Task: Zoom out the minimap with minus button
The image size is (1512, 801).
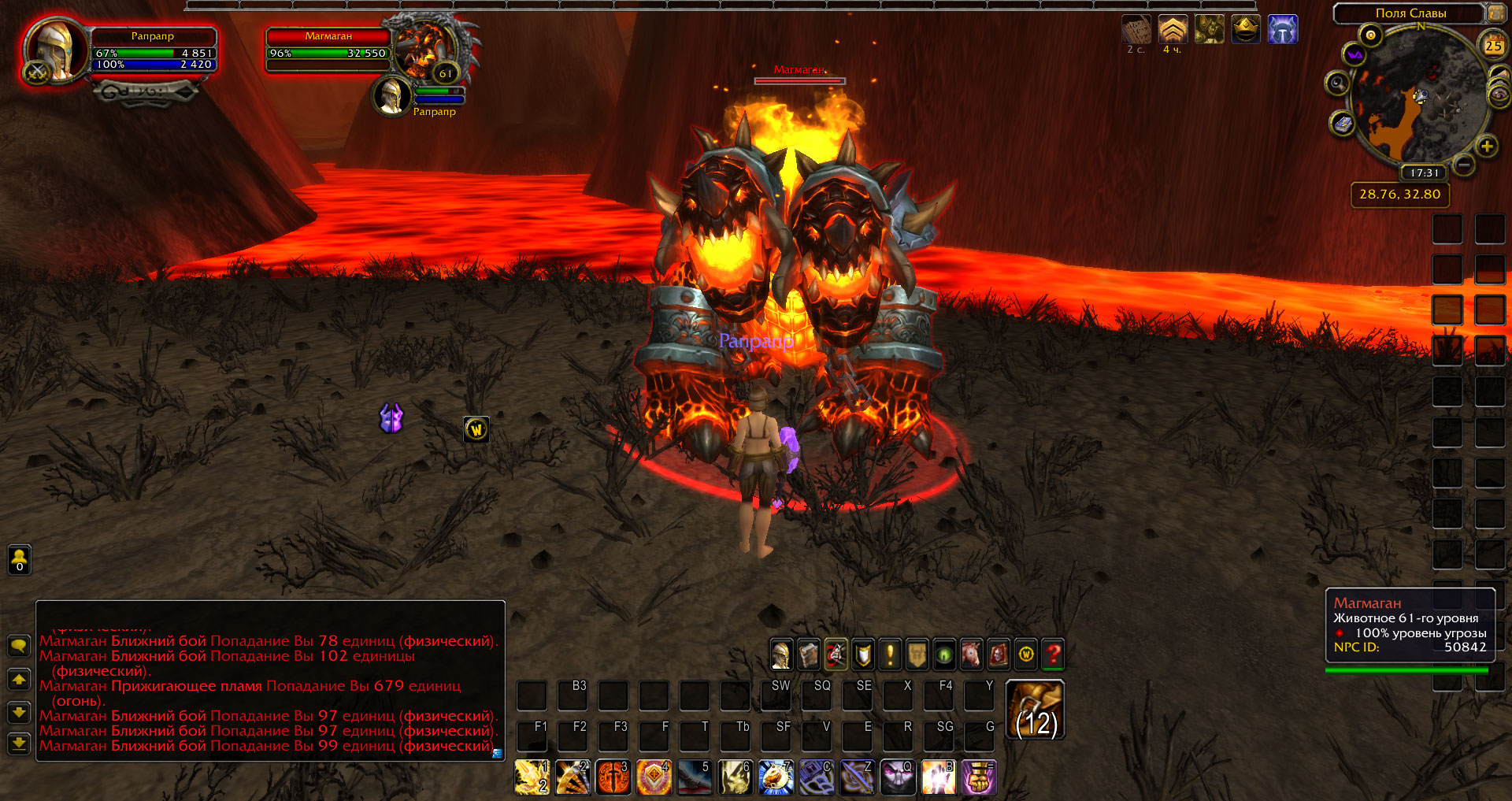Action: [x=1463, y=165]
